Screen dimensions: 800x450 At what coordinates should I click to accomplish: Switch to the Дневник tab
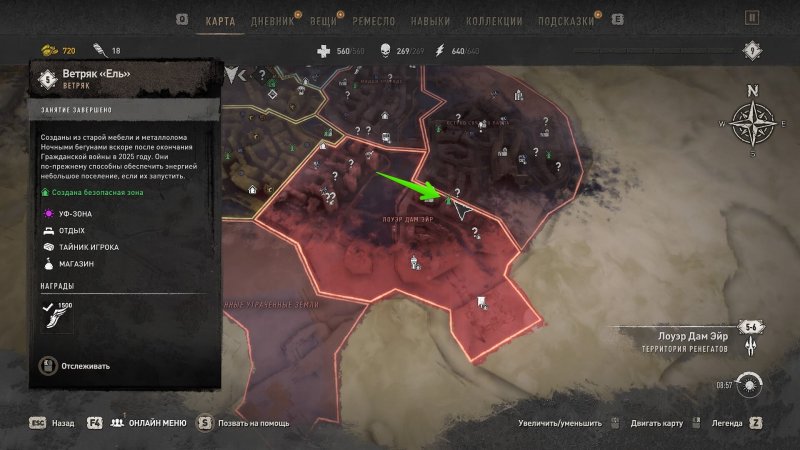270,19
